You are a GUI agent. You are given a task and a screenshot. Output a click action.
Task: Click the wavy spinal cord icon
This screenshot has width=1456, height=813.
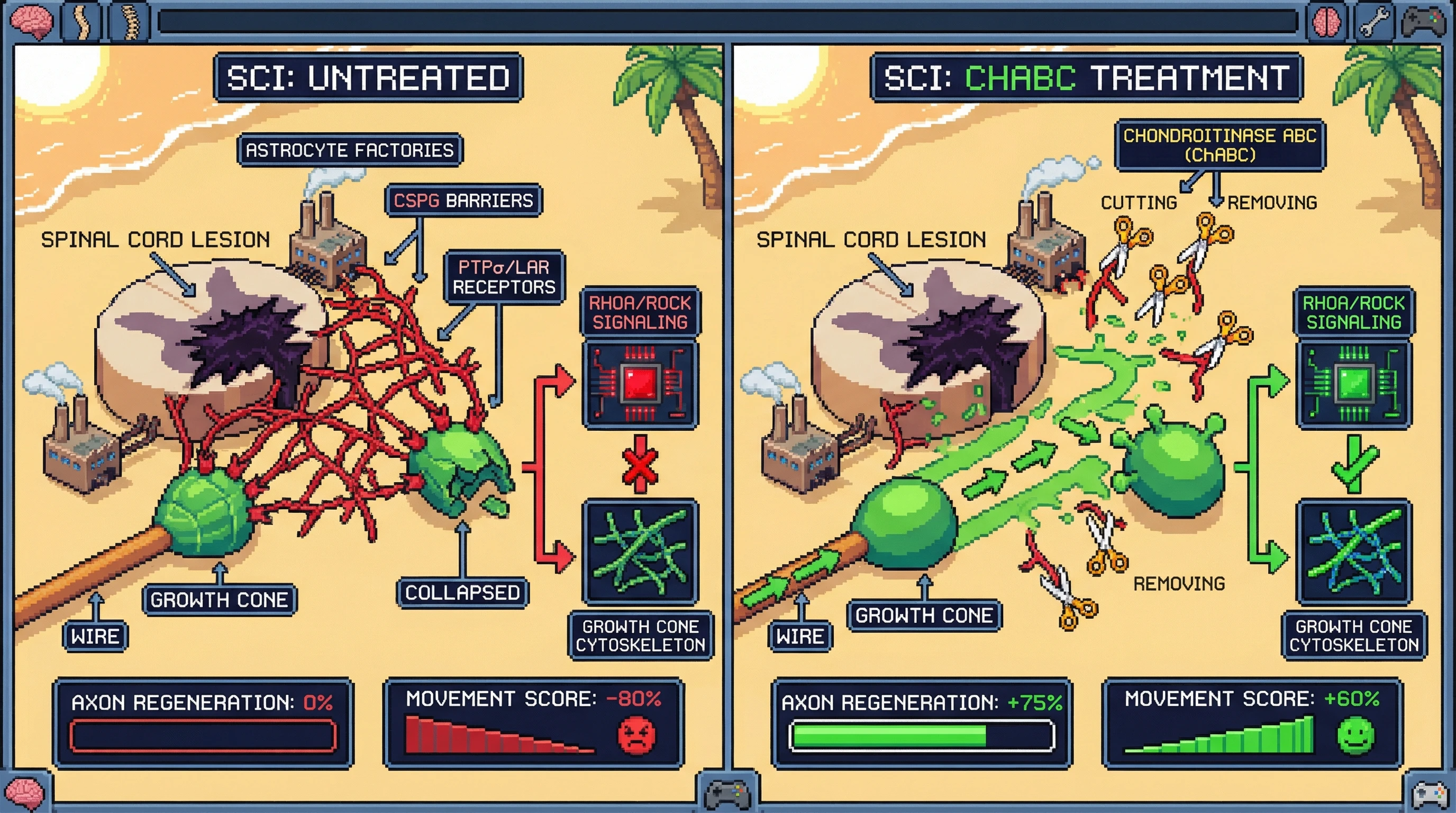pyautogui.click(x=83, y=24)
